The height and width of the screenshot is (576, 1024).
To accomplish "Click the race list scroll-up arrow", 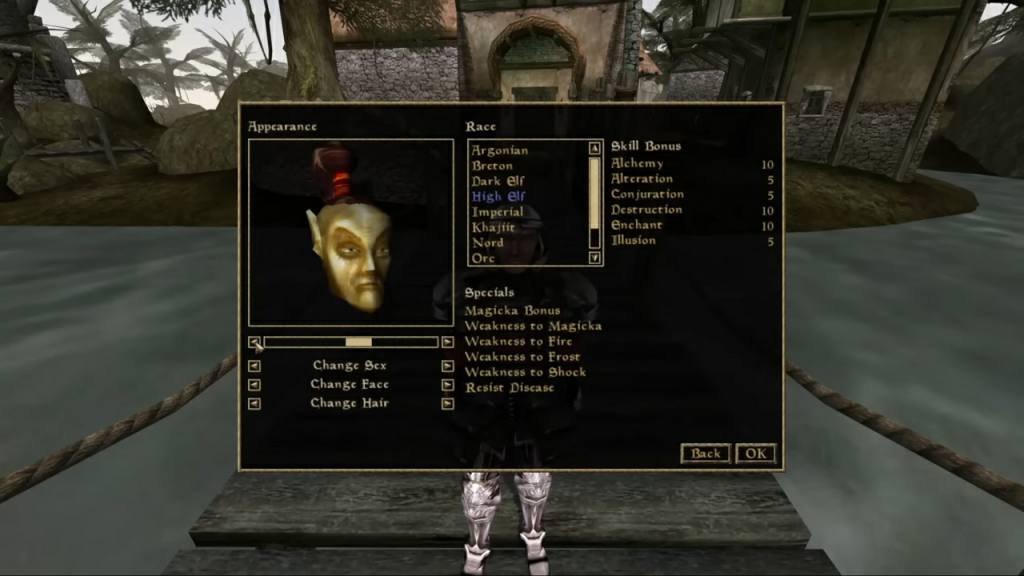I will click(595, 148).
